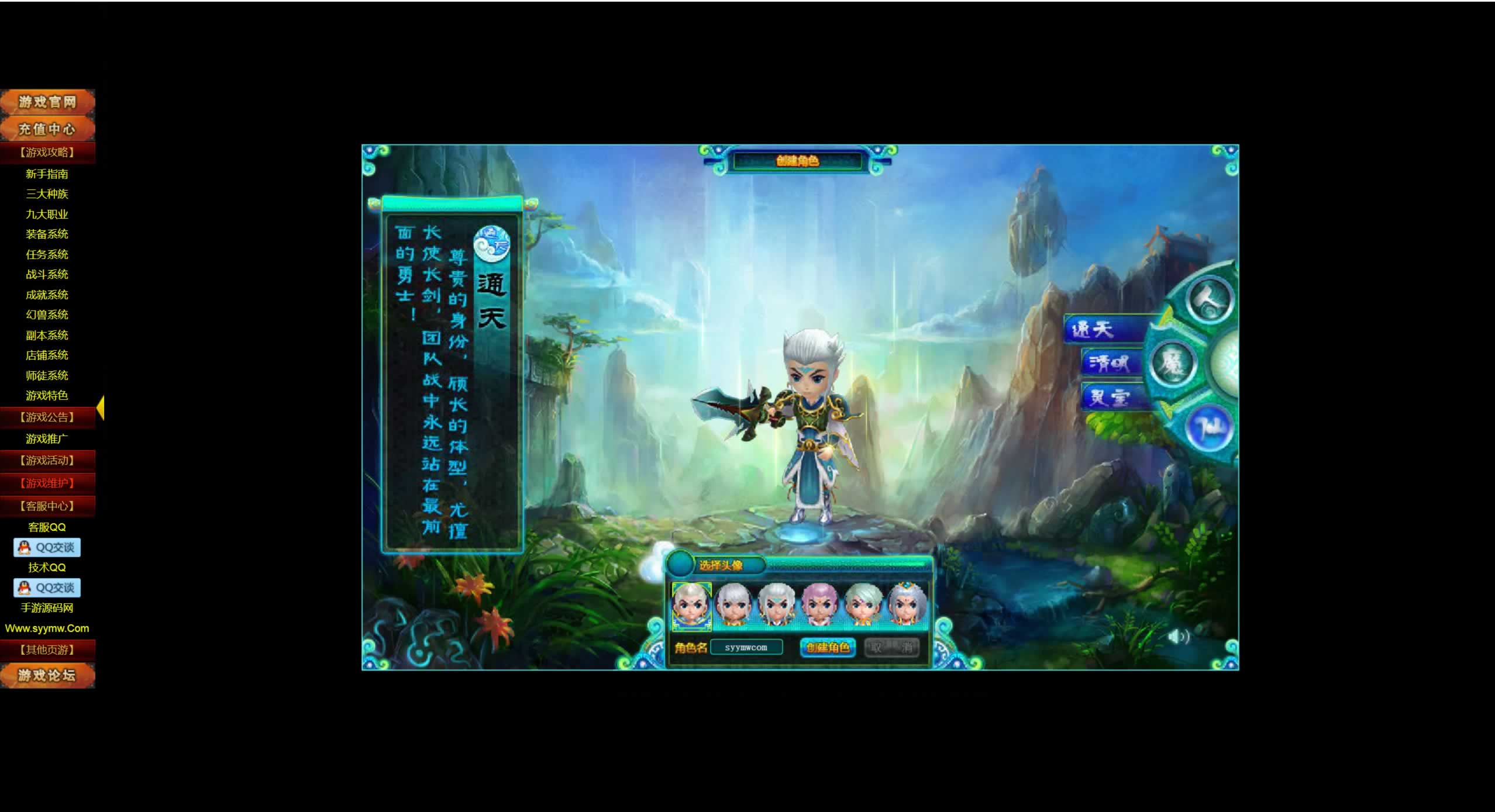Focus the 角色名 character name field
The height and width of the screenshot is (812, 1495).
[746, 648]
